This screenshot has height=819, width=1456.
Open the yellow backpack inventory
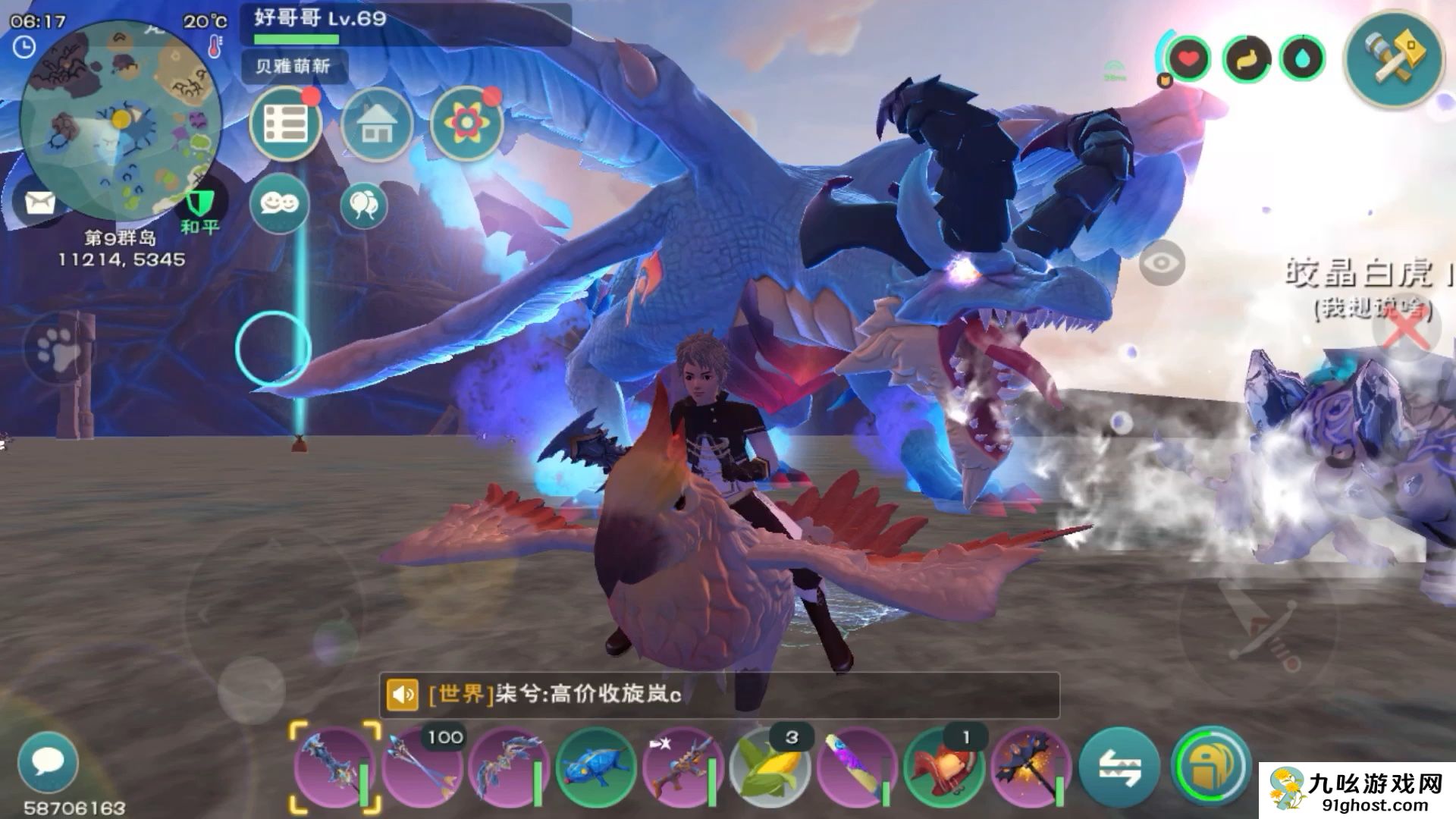pos(1210,767)
